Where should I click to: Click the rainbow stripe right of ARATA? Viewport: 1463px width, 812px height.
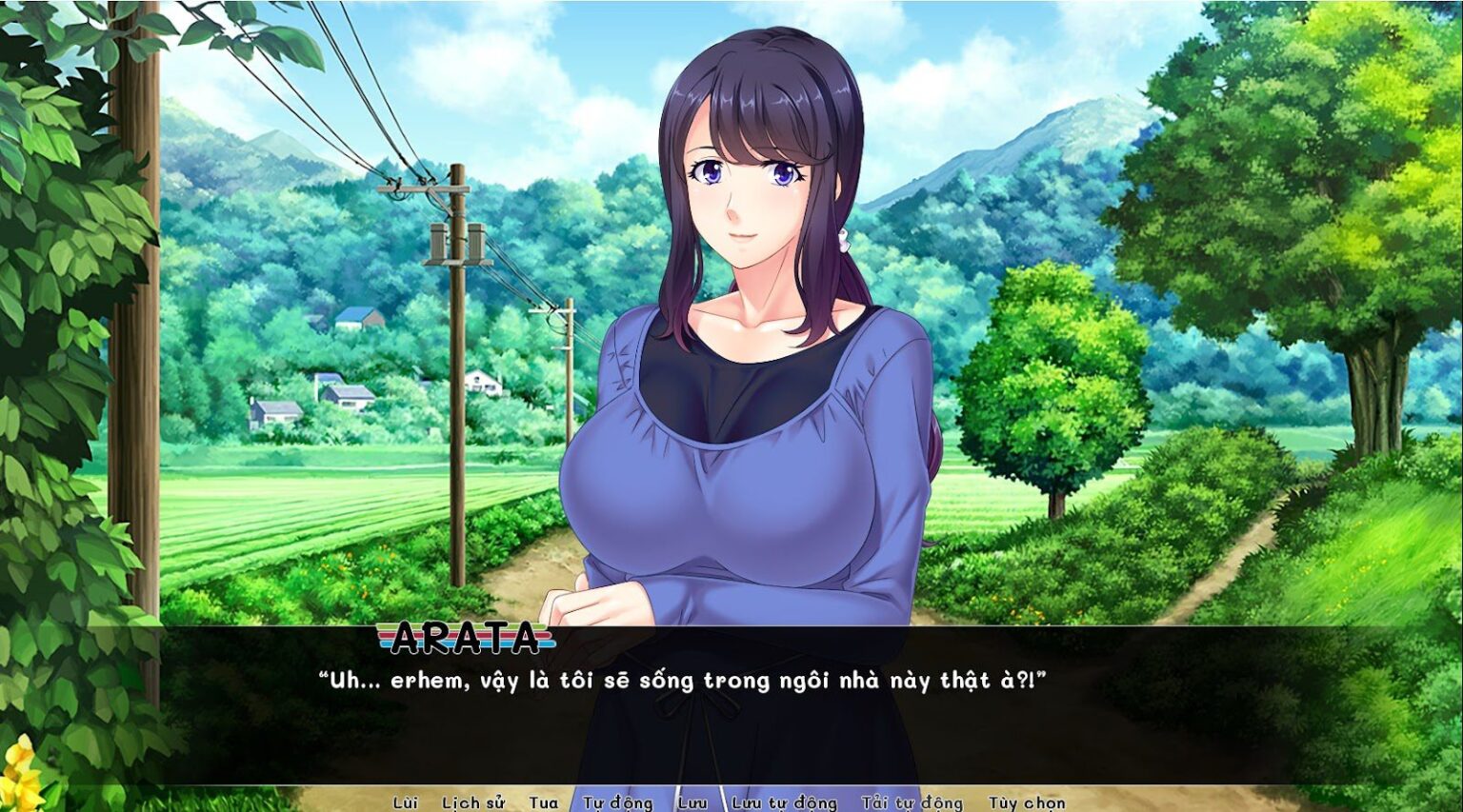pos(546,639)
